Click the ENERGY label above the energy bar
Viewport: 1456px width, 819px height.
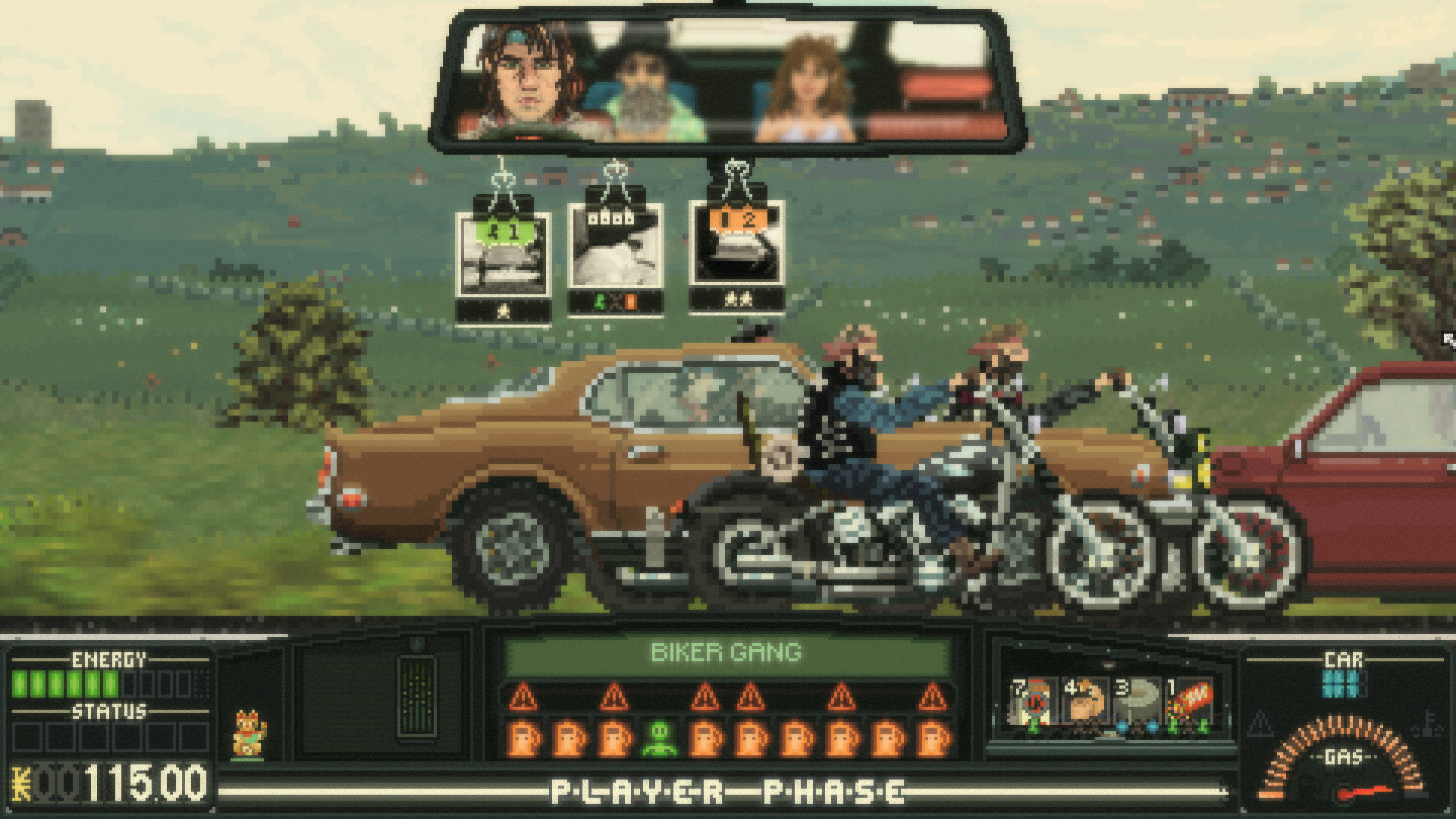pyautogui.click(x=108, y=658)
